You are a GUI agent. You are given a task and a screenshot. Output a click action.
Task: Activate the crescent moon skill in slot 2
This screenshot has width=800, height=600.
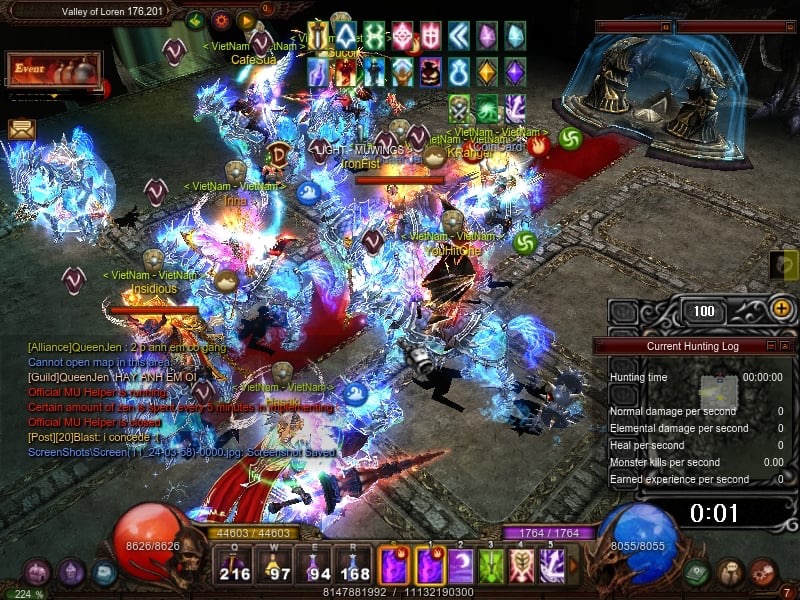pyautogui.click(x=460, y=566)
